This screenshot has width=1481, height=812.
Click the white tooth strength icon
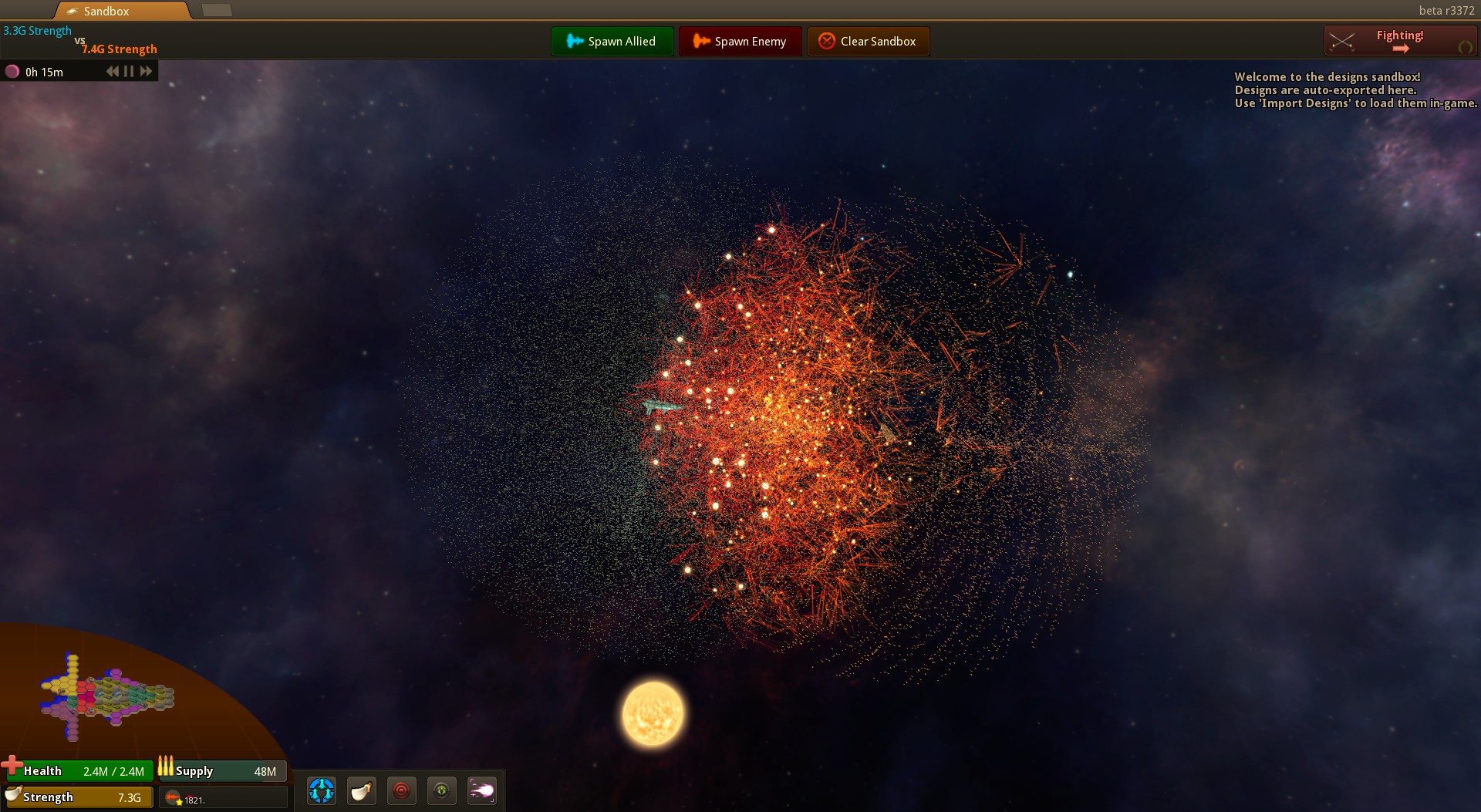click(361, 790)
